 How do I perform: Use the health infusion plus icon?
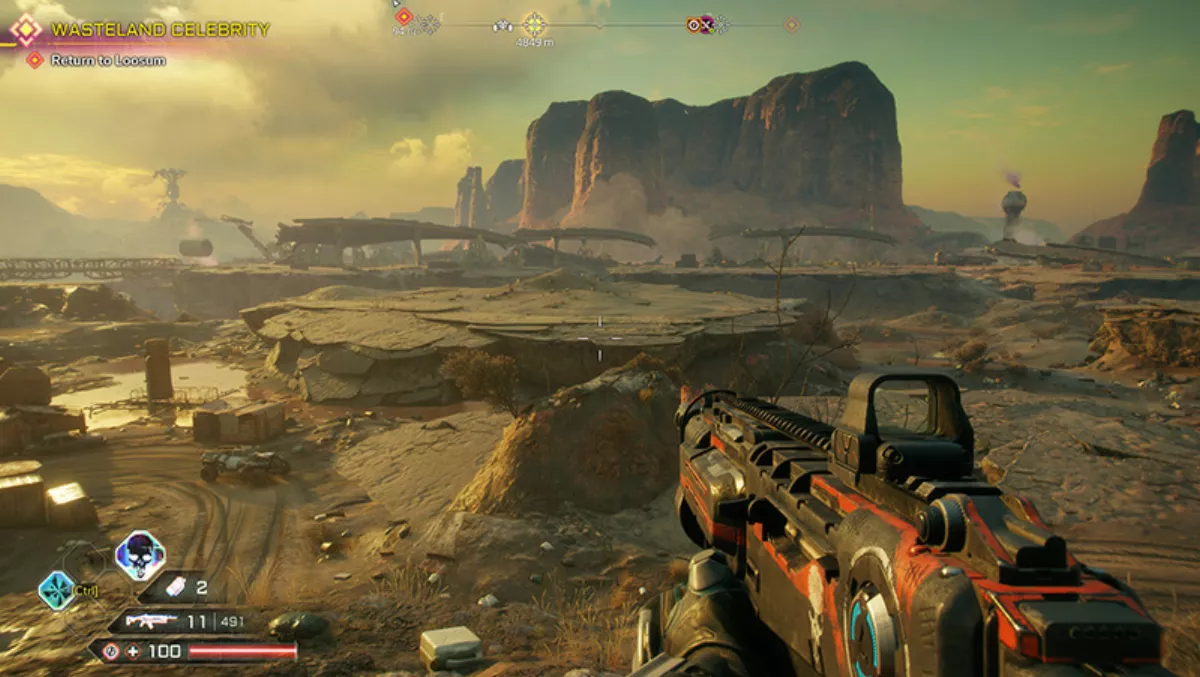134,651
